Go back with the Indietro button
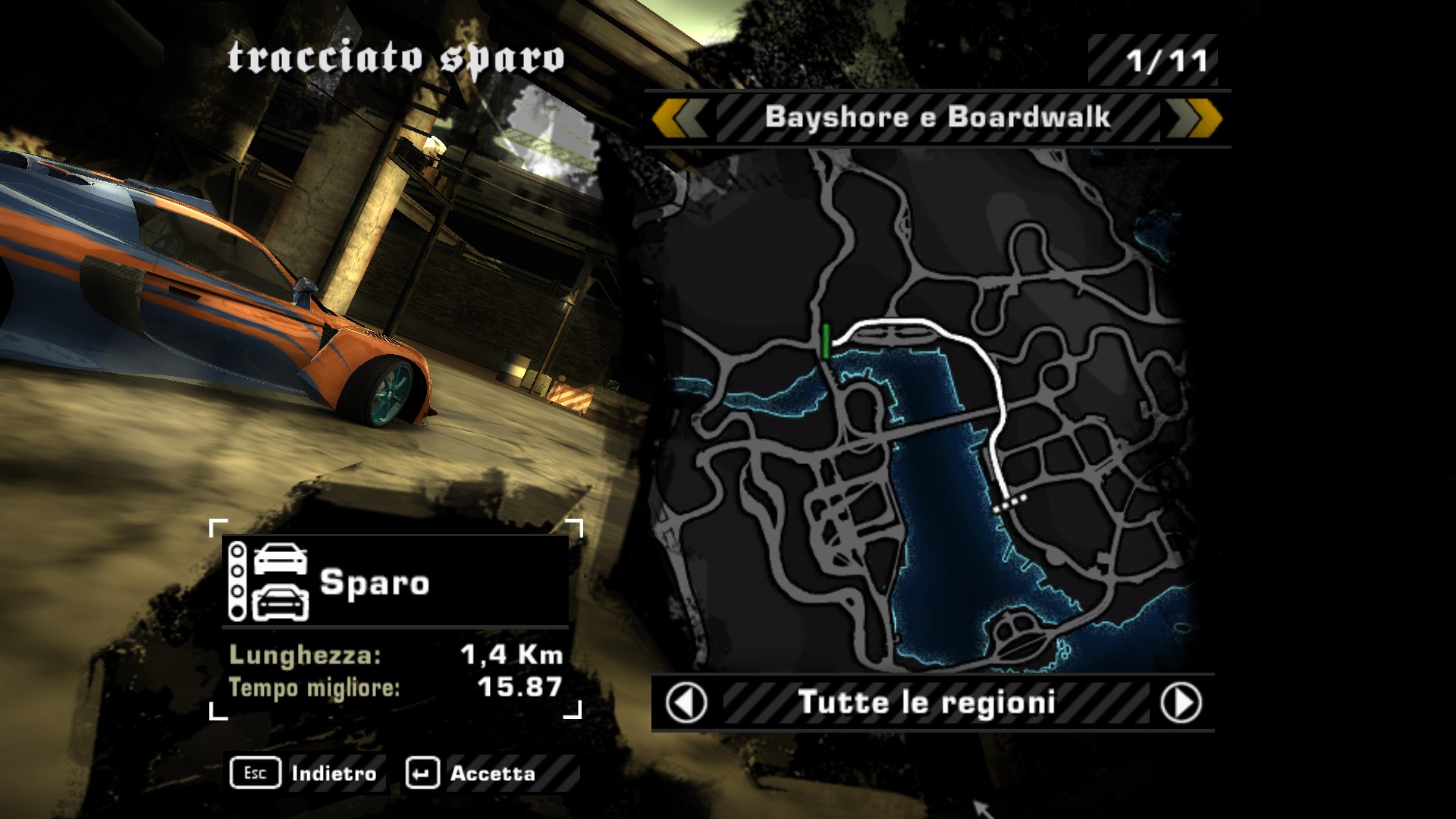The width and height of the screenshot is (1456, 819). point(305,773)
